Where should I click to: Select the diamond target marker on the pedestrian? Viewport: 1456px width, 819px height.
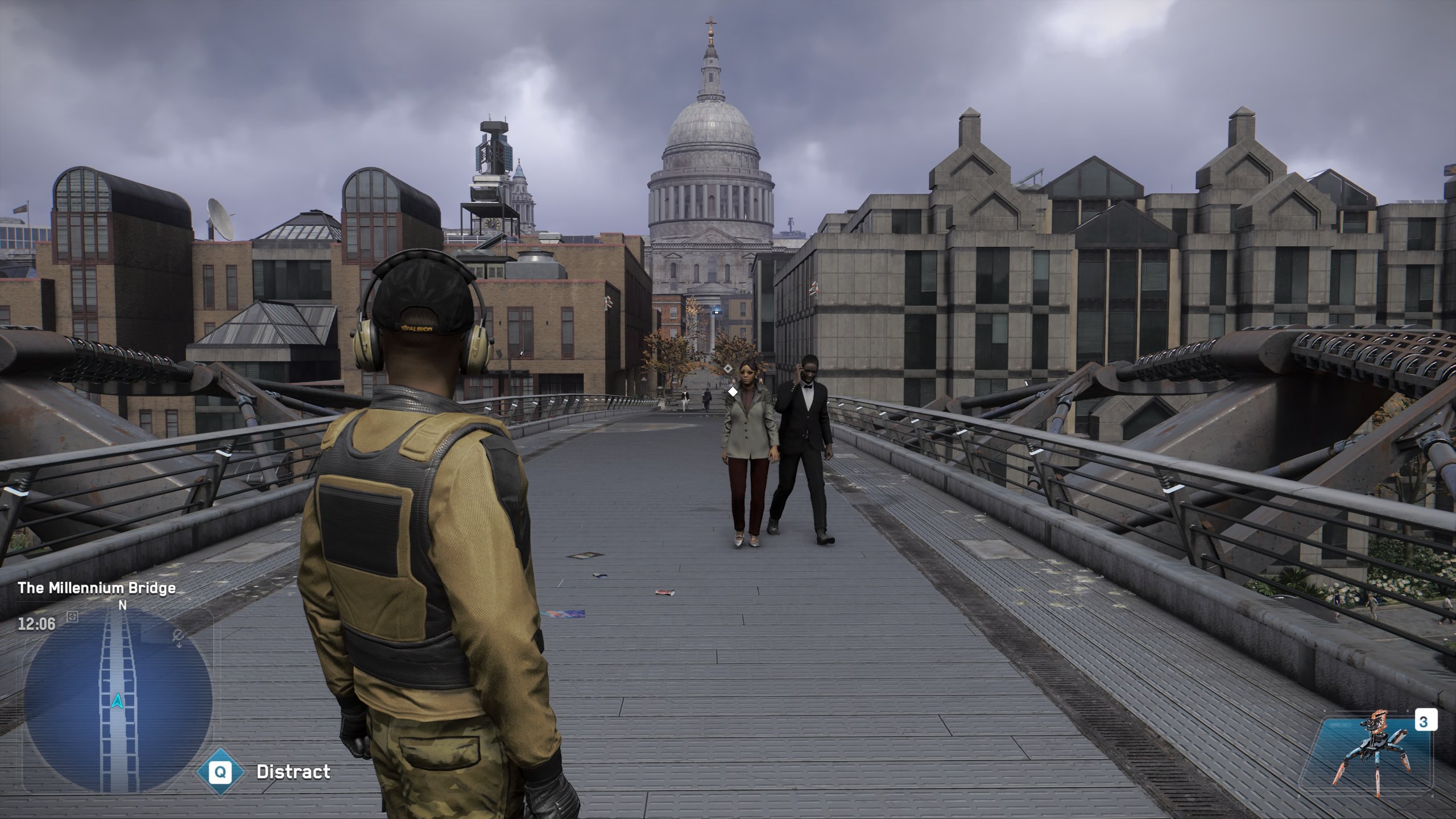[x=733, y=391]
